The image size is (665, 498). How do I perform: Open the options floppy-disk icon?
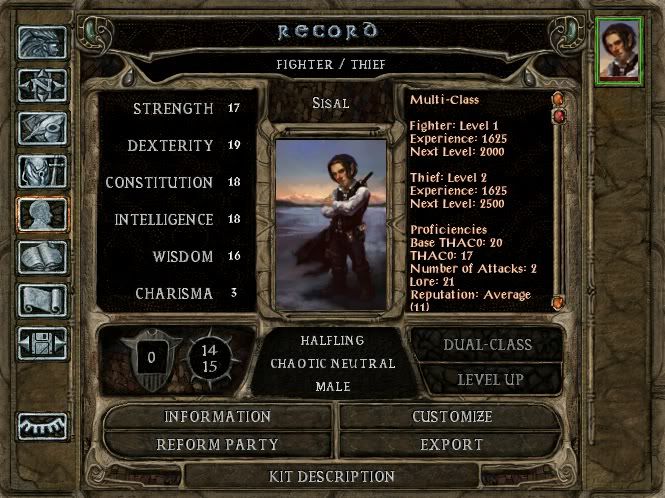point(42,343)
